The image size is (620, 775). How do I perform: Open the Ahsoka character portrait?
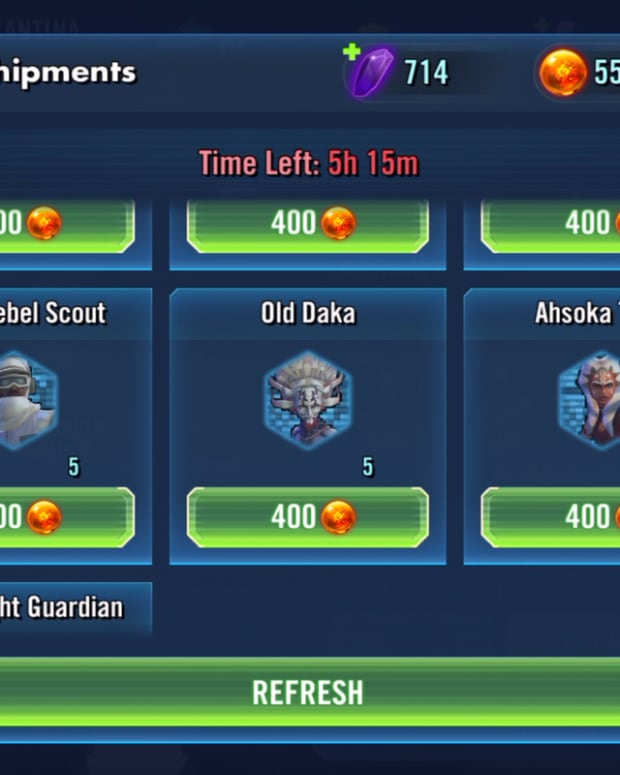[590, 400]
